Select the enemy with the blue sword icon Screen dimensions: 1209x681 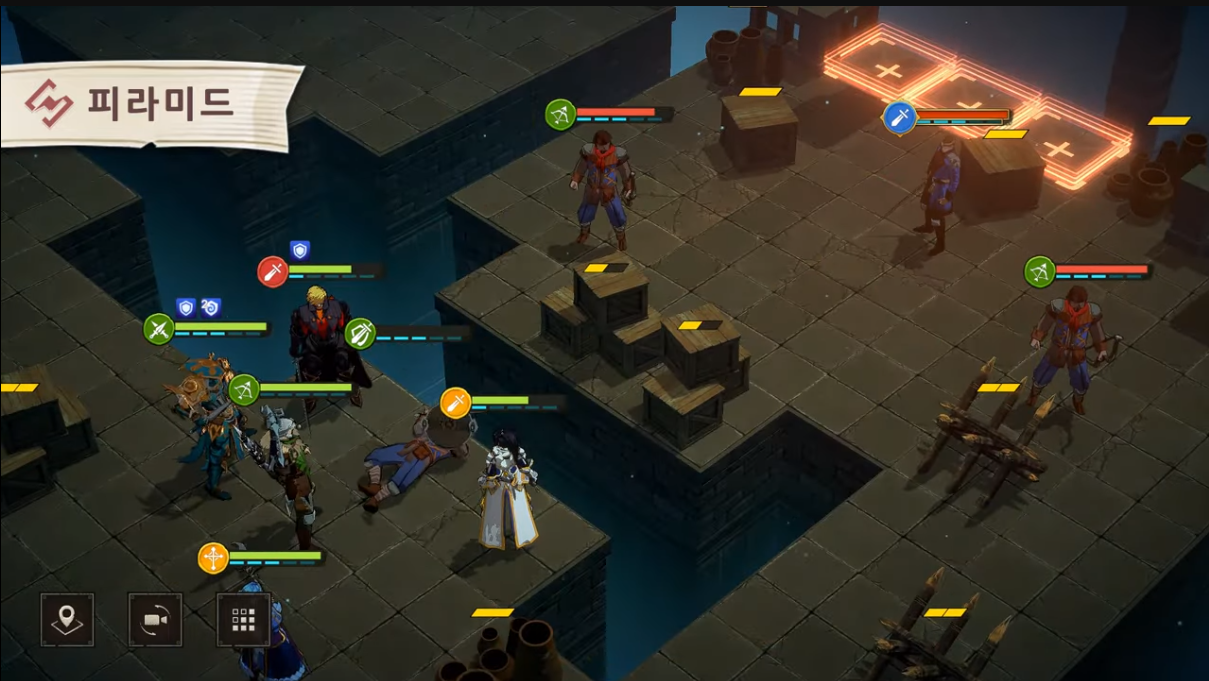899,118
